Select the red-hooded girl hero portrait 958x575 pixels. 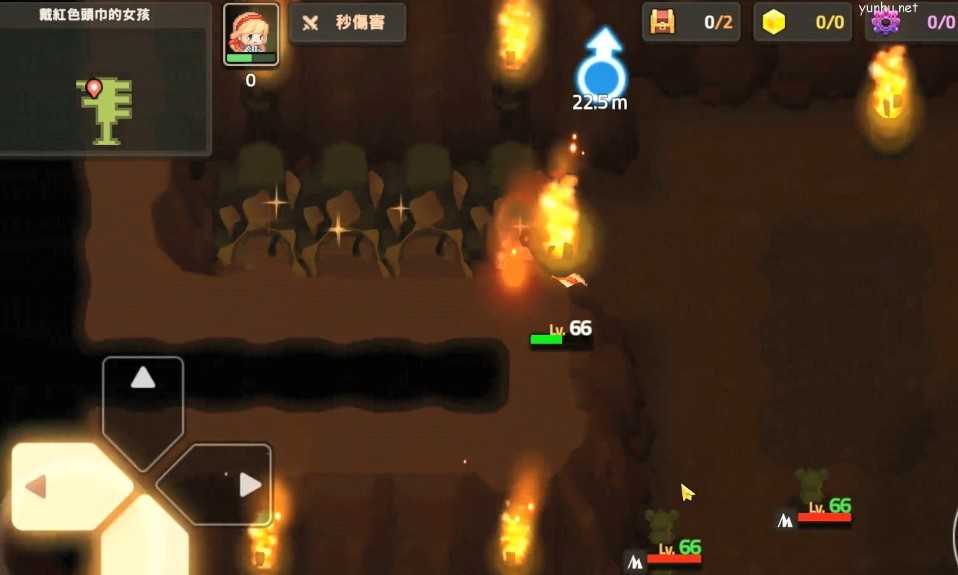tap(251, 35)
